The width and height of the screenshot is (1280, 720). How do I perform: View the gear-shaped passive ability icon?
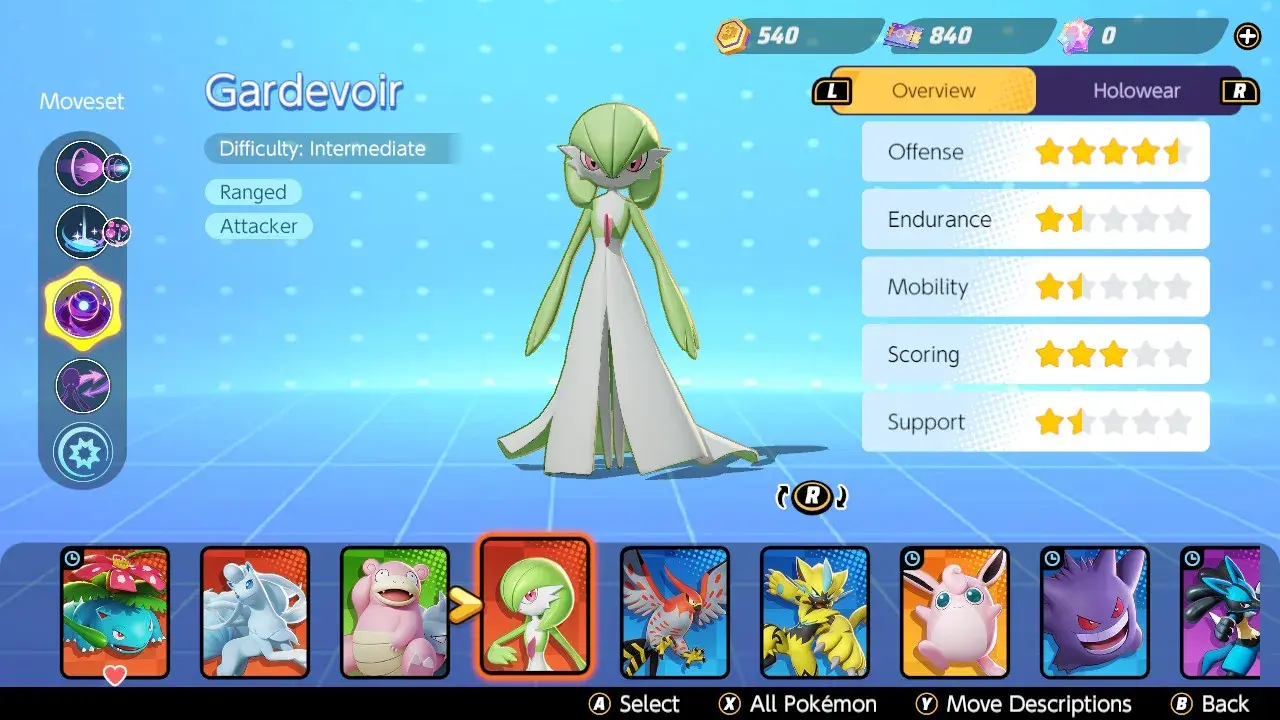click(82, 452)
